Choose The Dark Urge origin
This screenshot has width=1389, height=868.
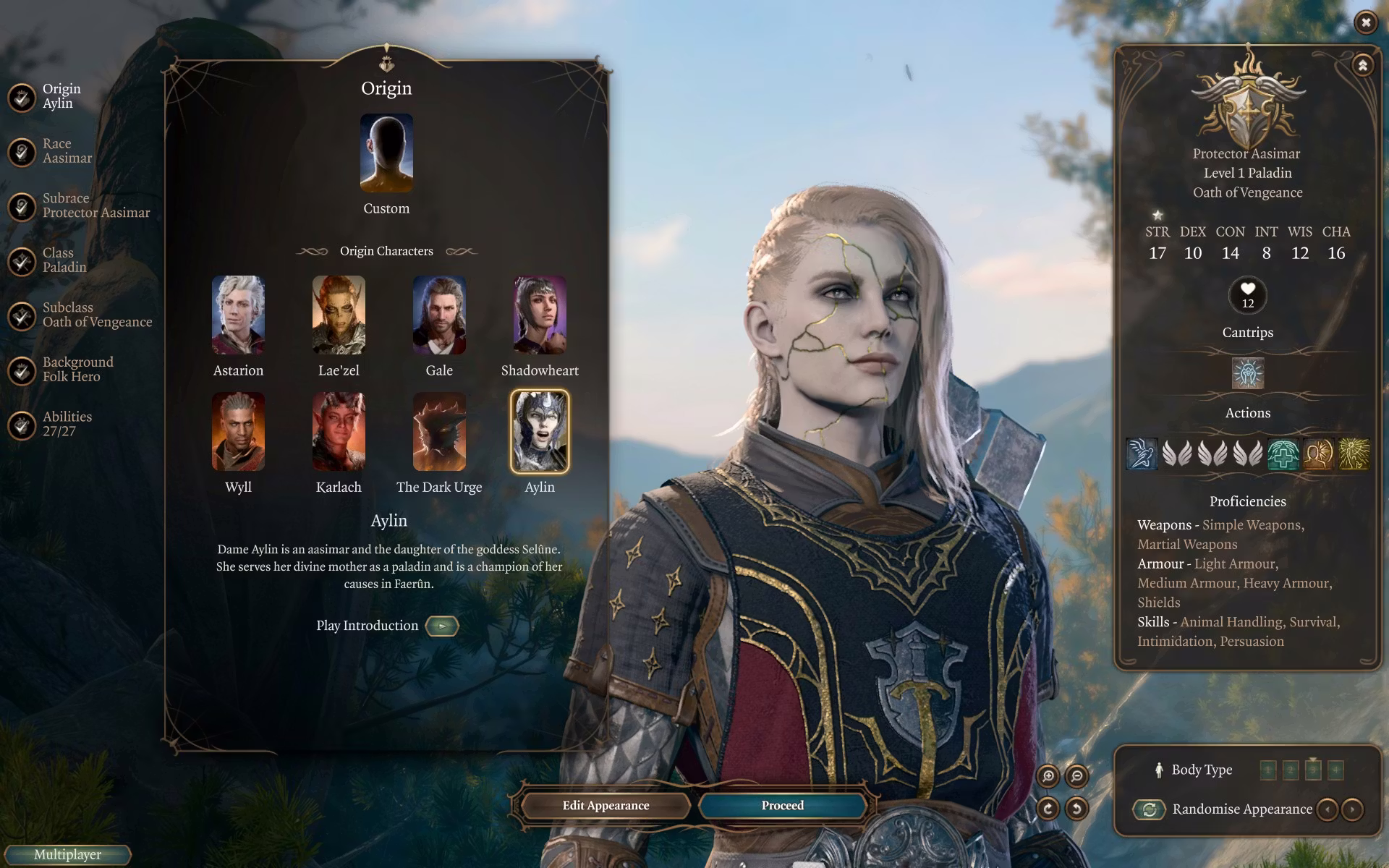coord(439,432)
